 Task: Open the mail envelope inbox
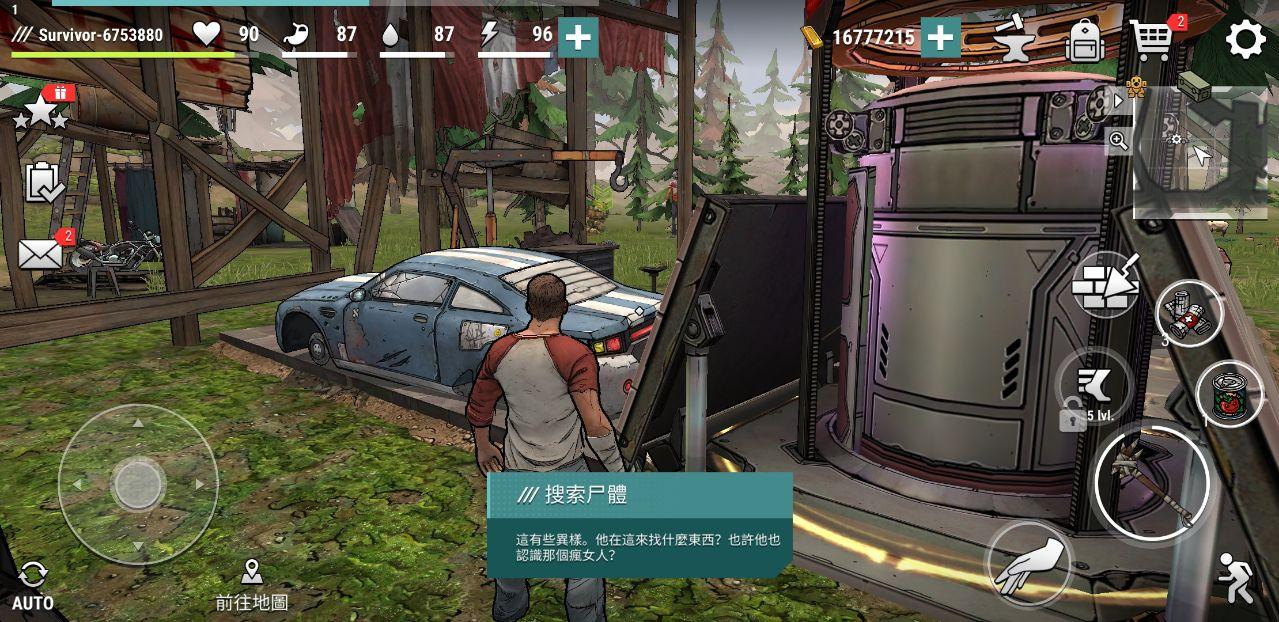click(41, 254)
